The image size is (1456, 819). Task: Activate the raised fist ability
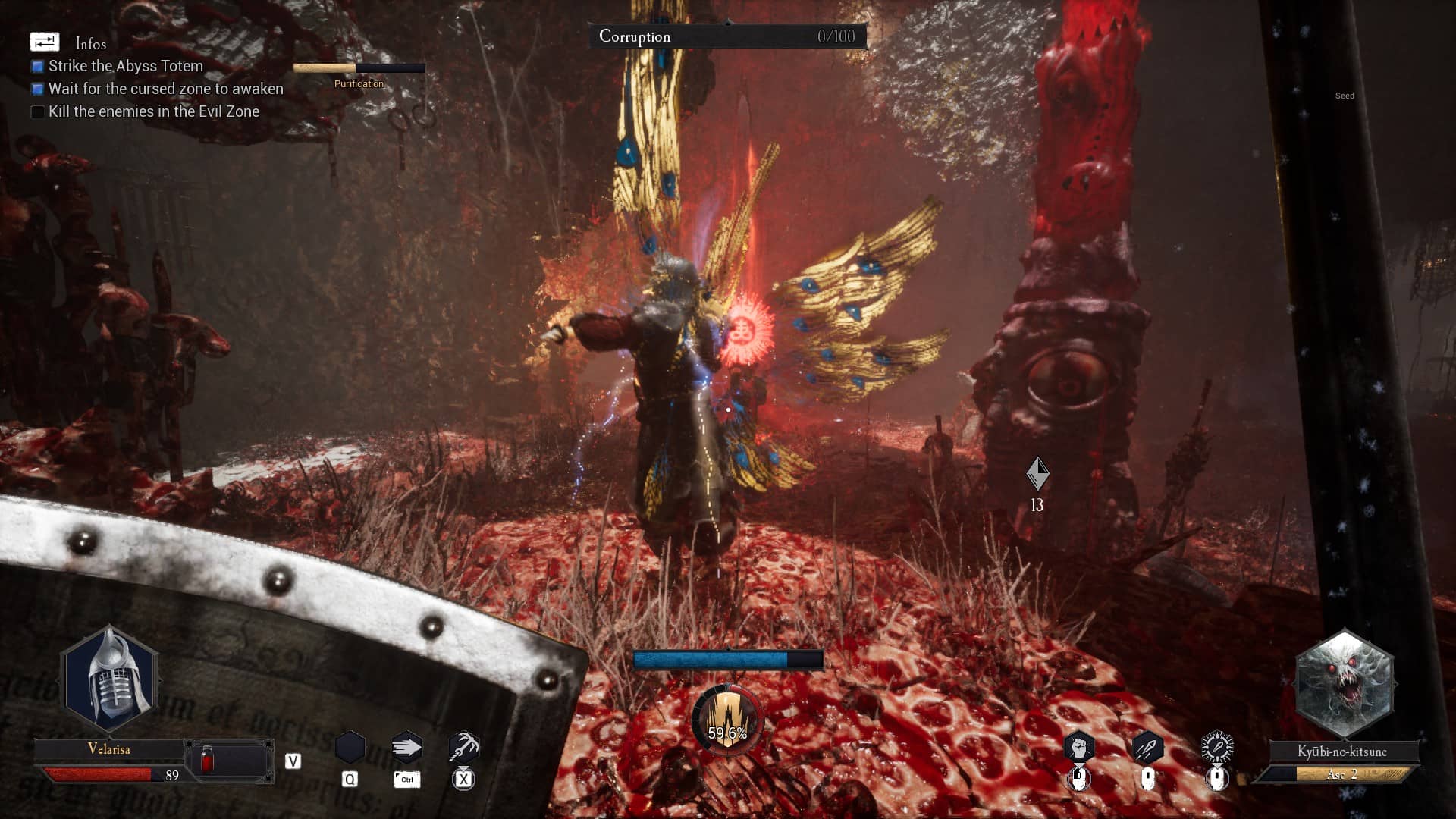tap(1078, 748)
